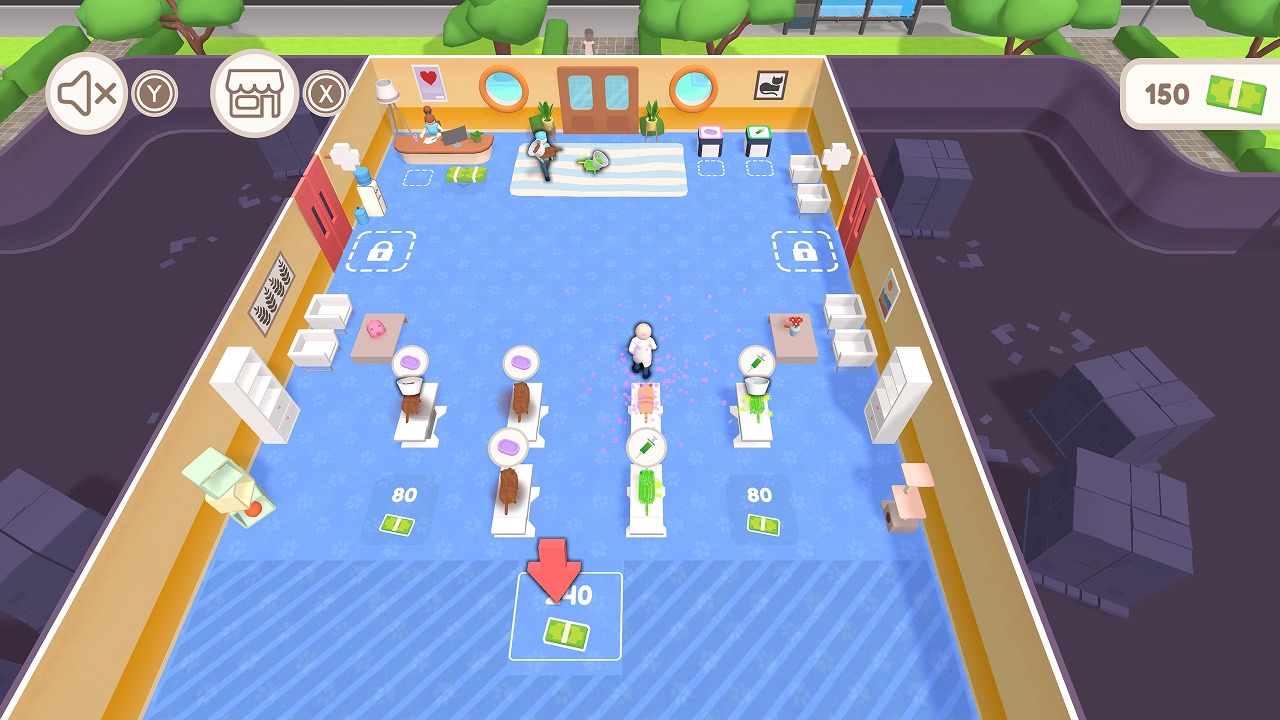This screenshot has width=1280, height=720.
Task: Select the green syringe treatment station icon
Action: coord(756,361)
